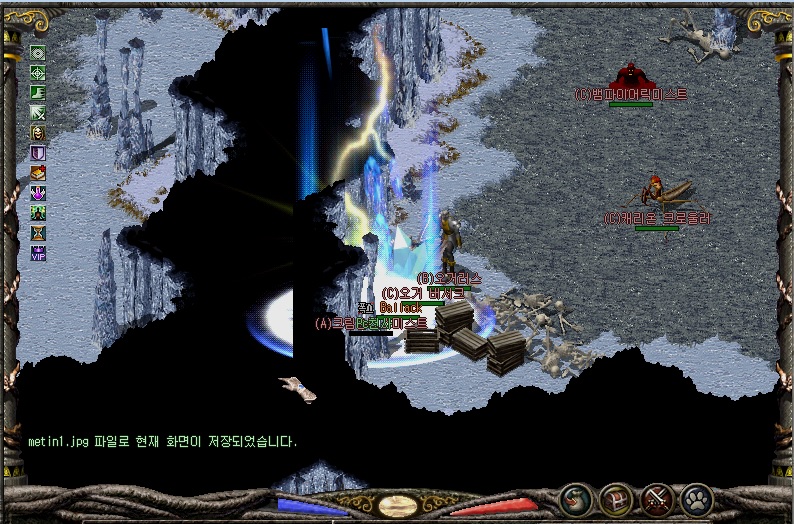Select the green crosshair target icon
Screen dimensions: 794x524
38,73
